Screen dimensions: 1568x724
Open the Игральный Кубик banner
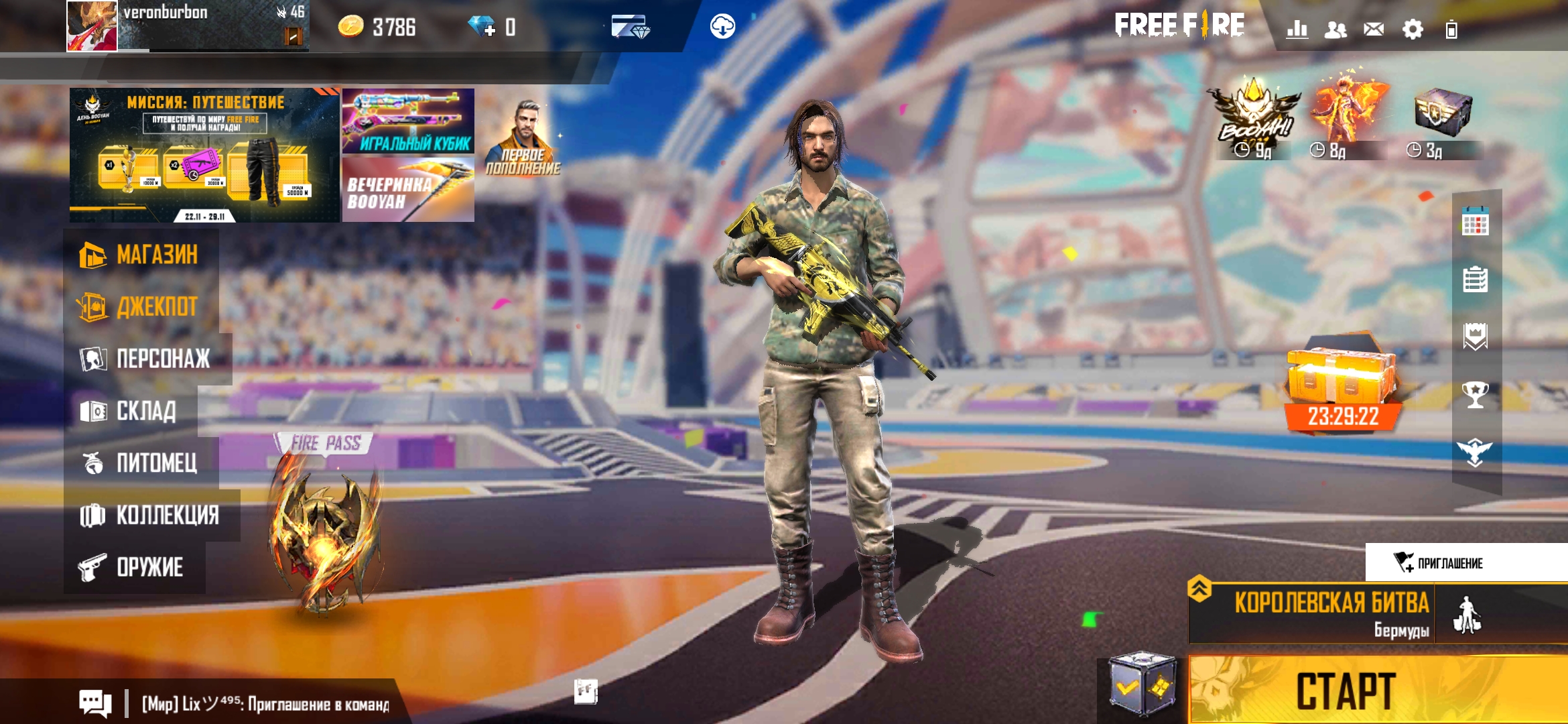[x=408, y=121]
